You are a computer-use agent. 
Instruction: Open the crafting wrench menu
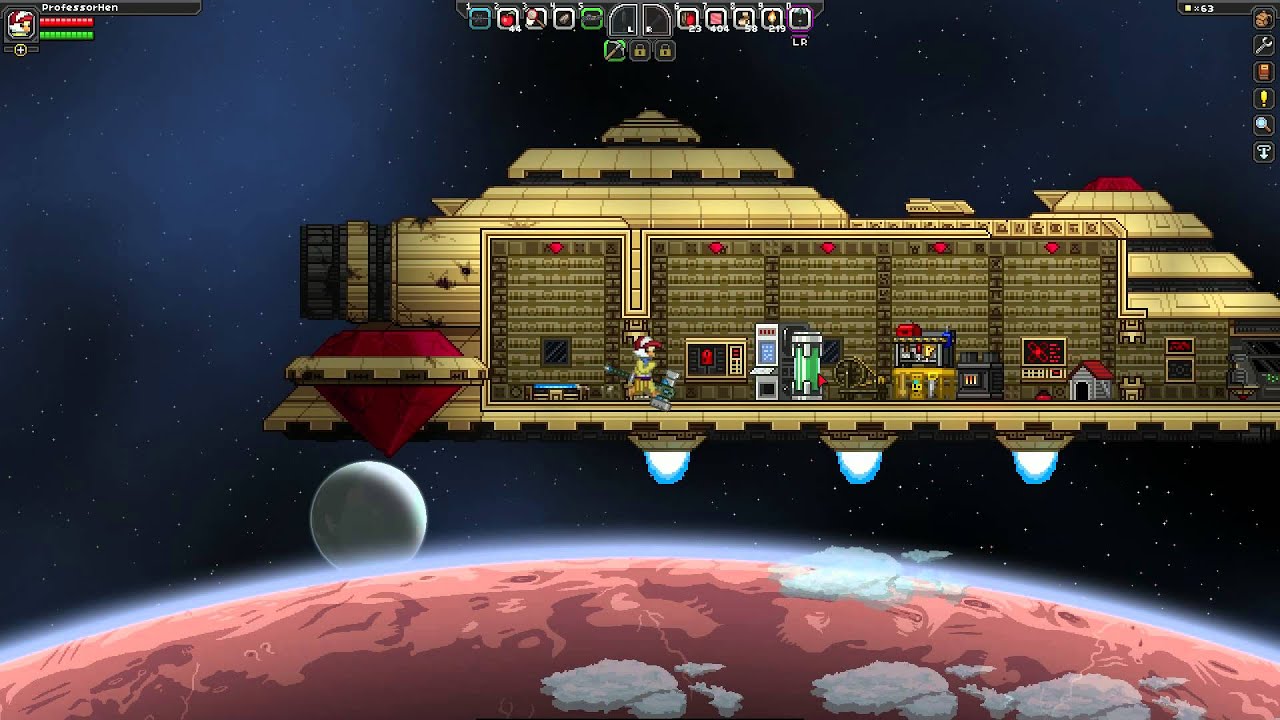pos(1264,46)
